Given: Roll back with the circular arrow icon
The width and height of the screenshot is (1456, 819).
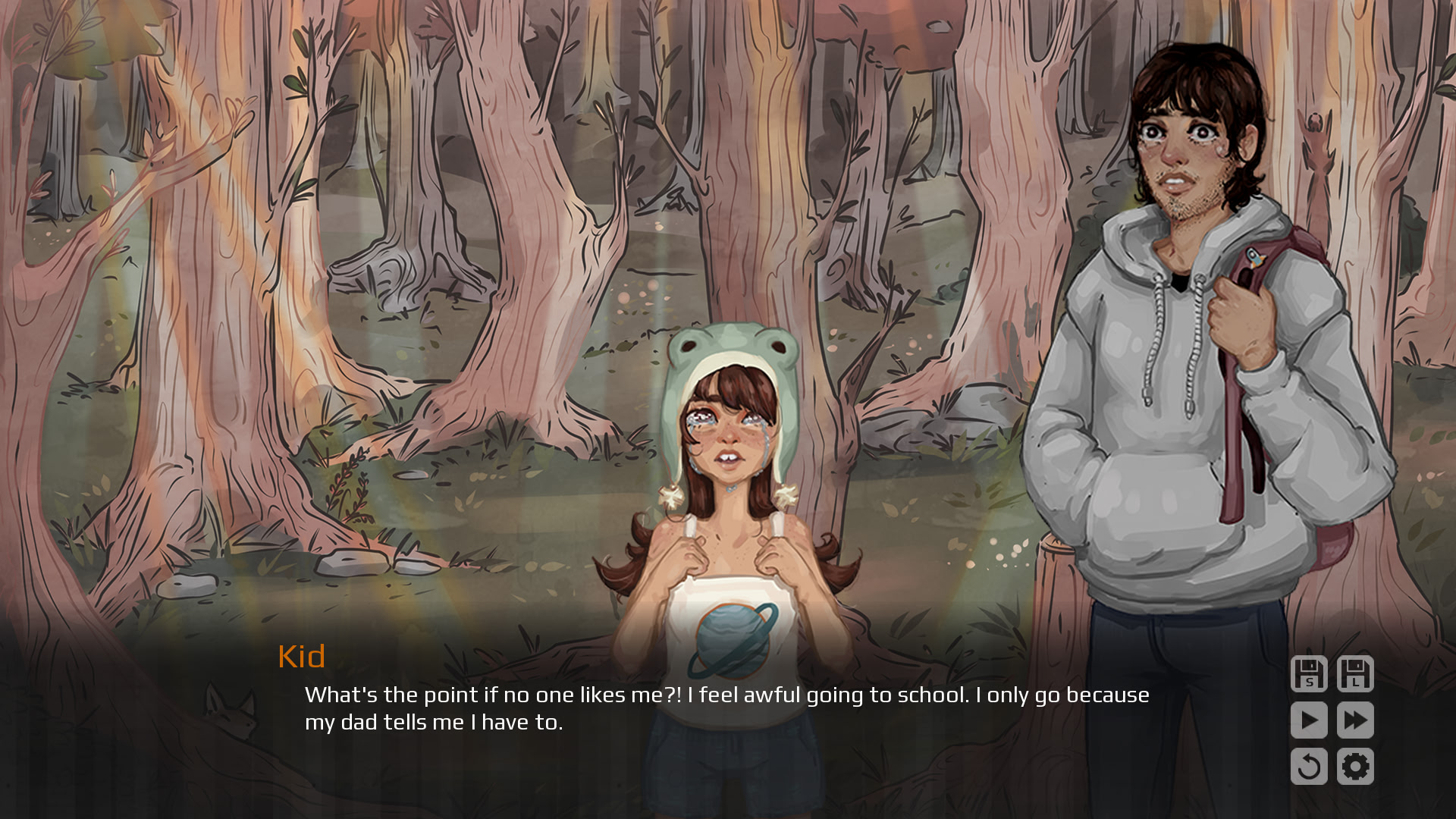Looking at the screenshot, I should click(1309, 767).
